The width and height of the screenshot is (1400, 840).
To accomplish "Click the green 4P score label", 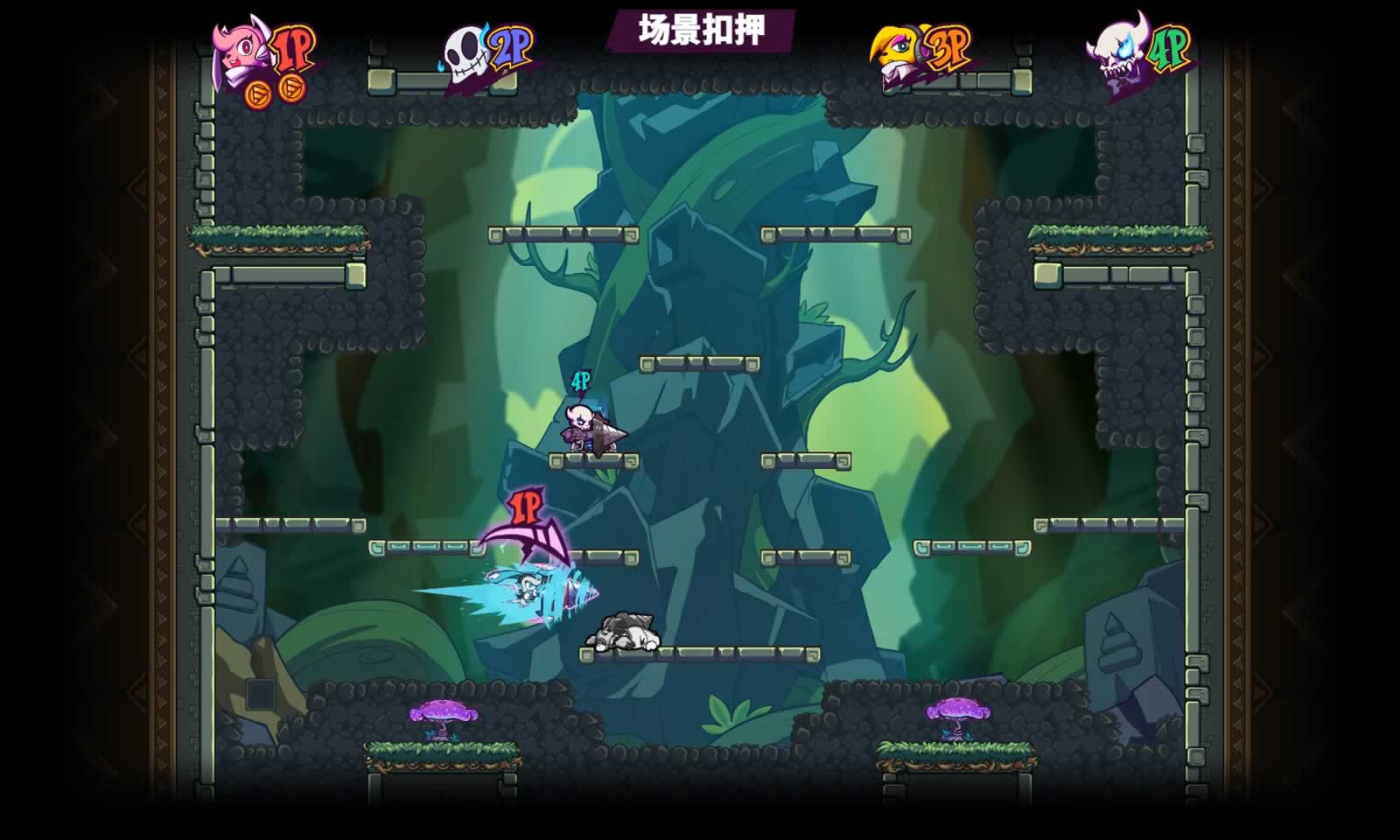I will point(1171,50).
